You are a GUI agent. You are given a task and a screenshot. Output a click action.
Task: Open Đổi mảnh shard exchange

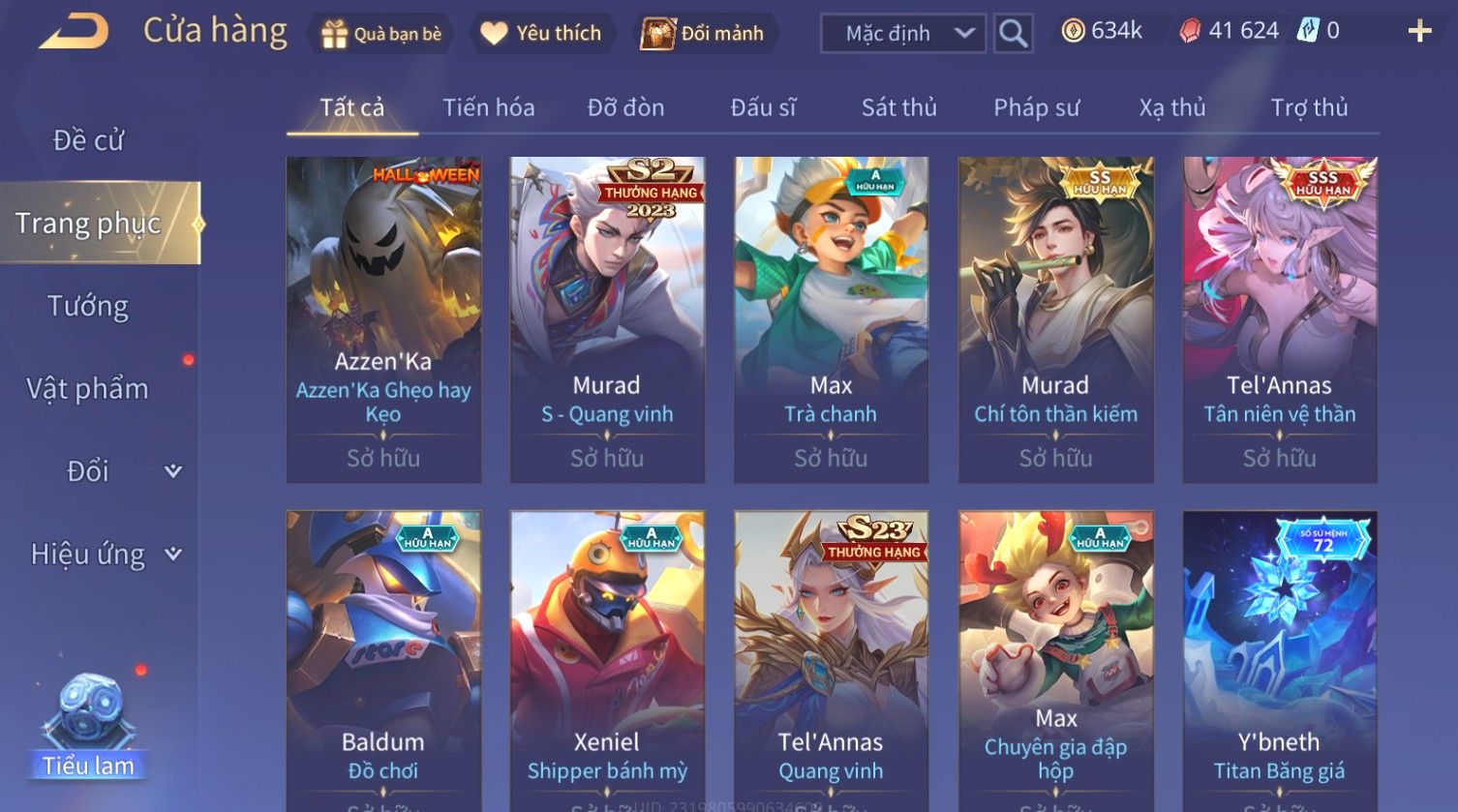click(705, 34)
